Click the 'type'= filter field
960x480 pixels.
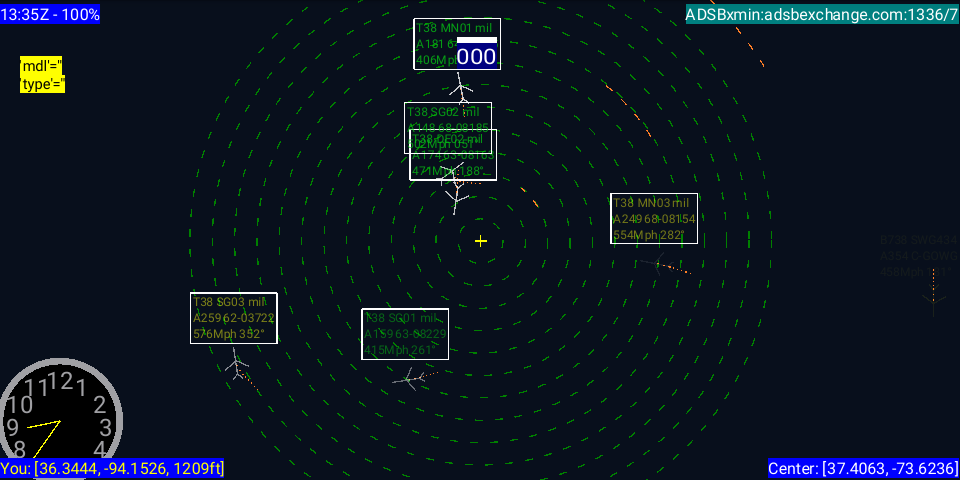coord(42,84)
